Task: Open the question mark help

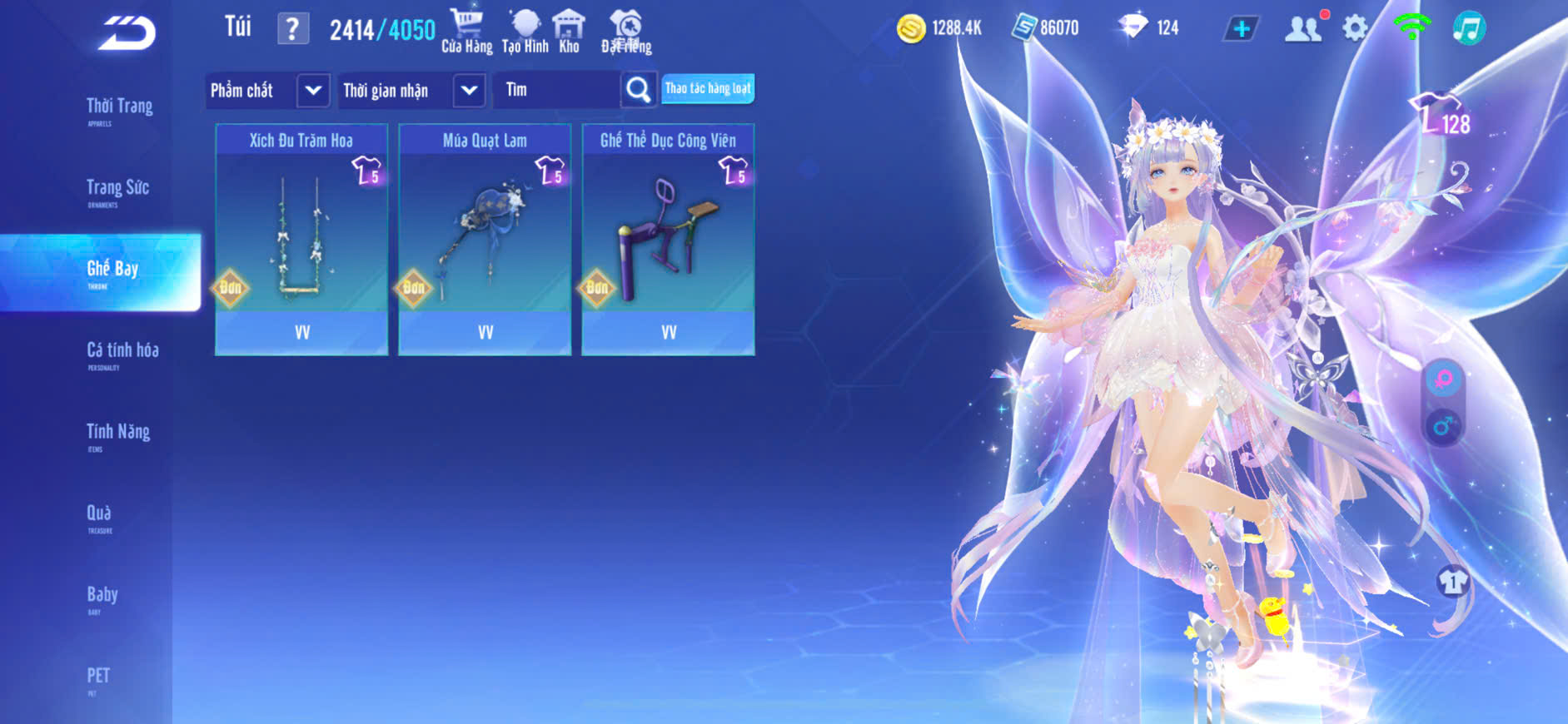Action: pyautogui.click(x=292, y=29)
